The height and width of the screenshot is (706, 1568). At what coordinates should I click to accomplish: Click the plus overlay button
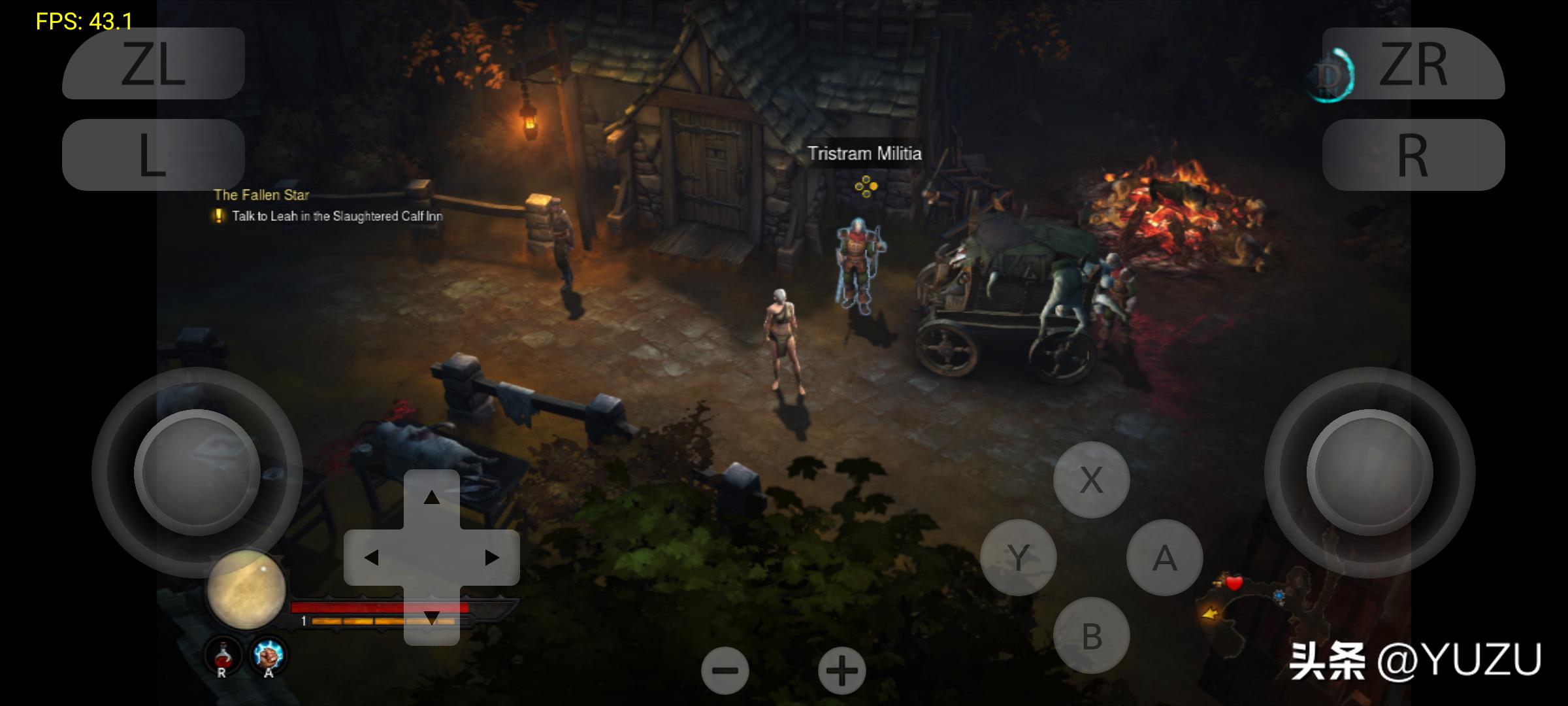point(841,671)
